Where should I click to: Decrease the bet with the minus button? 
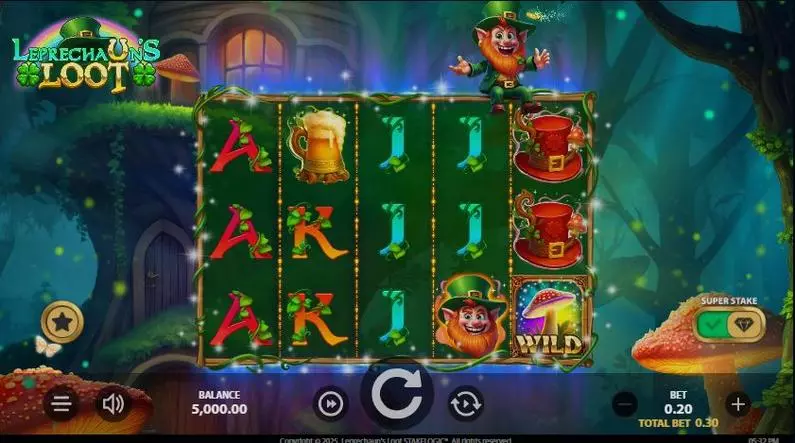(625, 404)
